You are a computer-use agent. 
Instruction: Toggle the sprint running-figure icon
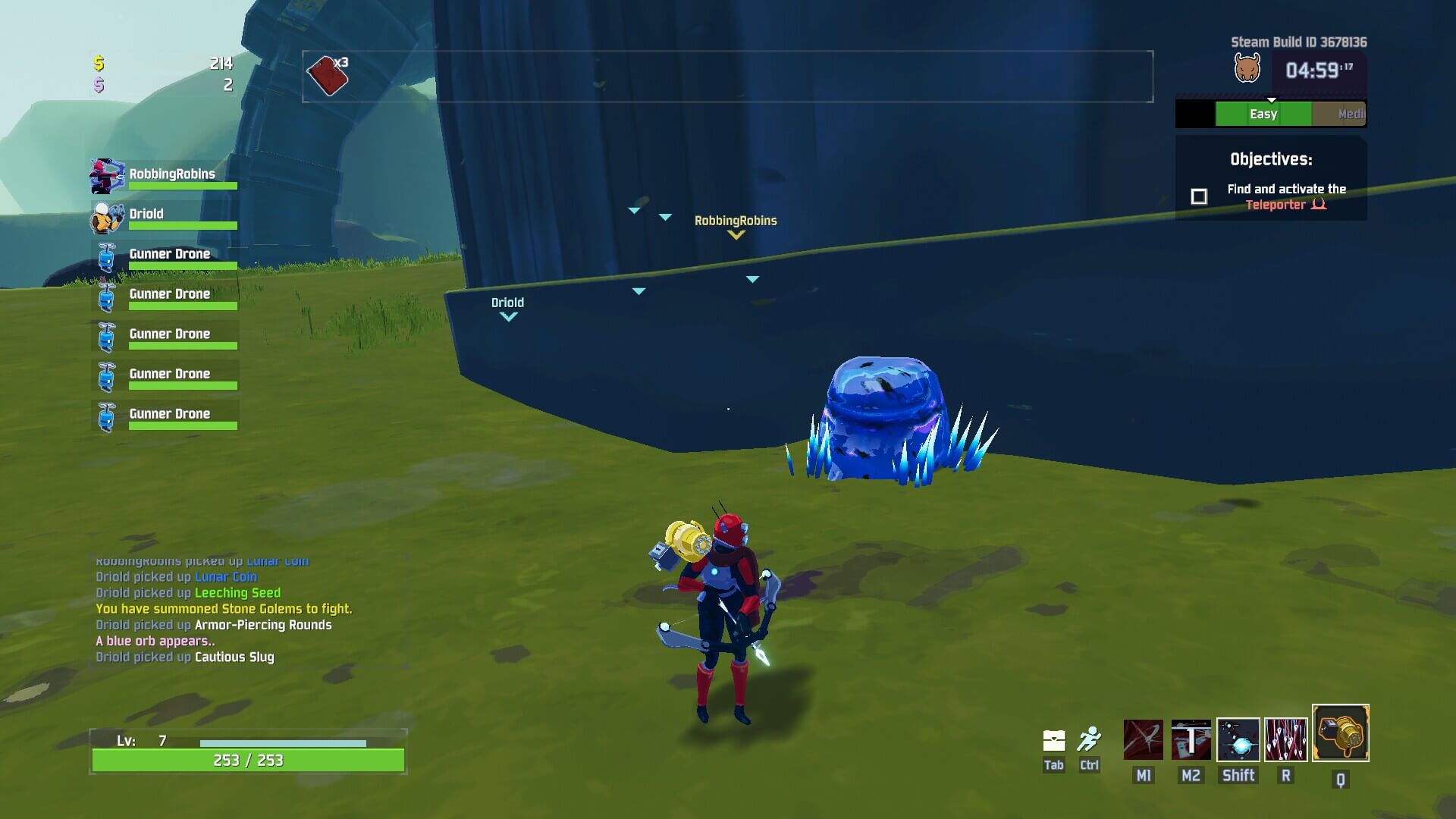tap(1089, 739)
